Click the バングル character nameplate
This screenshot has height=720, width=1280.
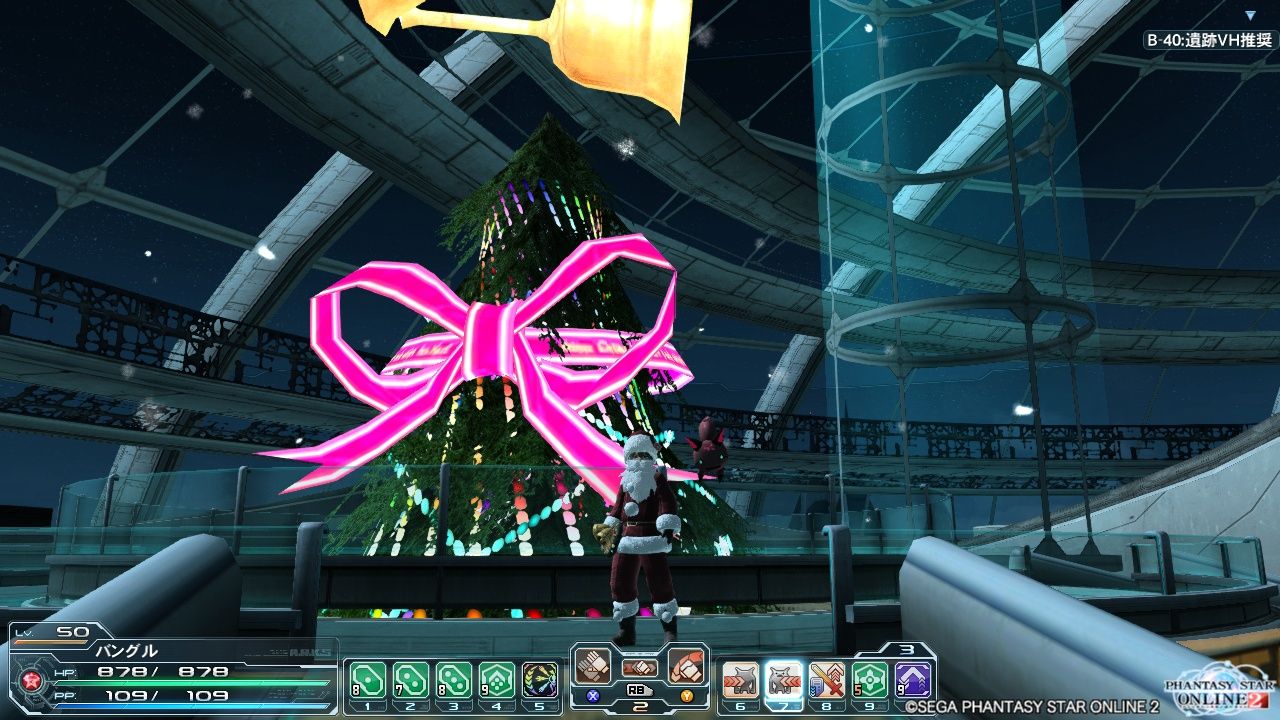pyautogui.click(x=126, y=650)
